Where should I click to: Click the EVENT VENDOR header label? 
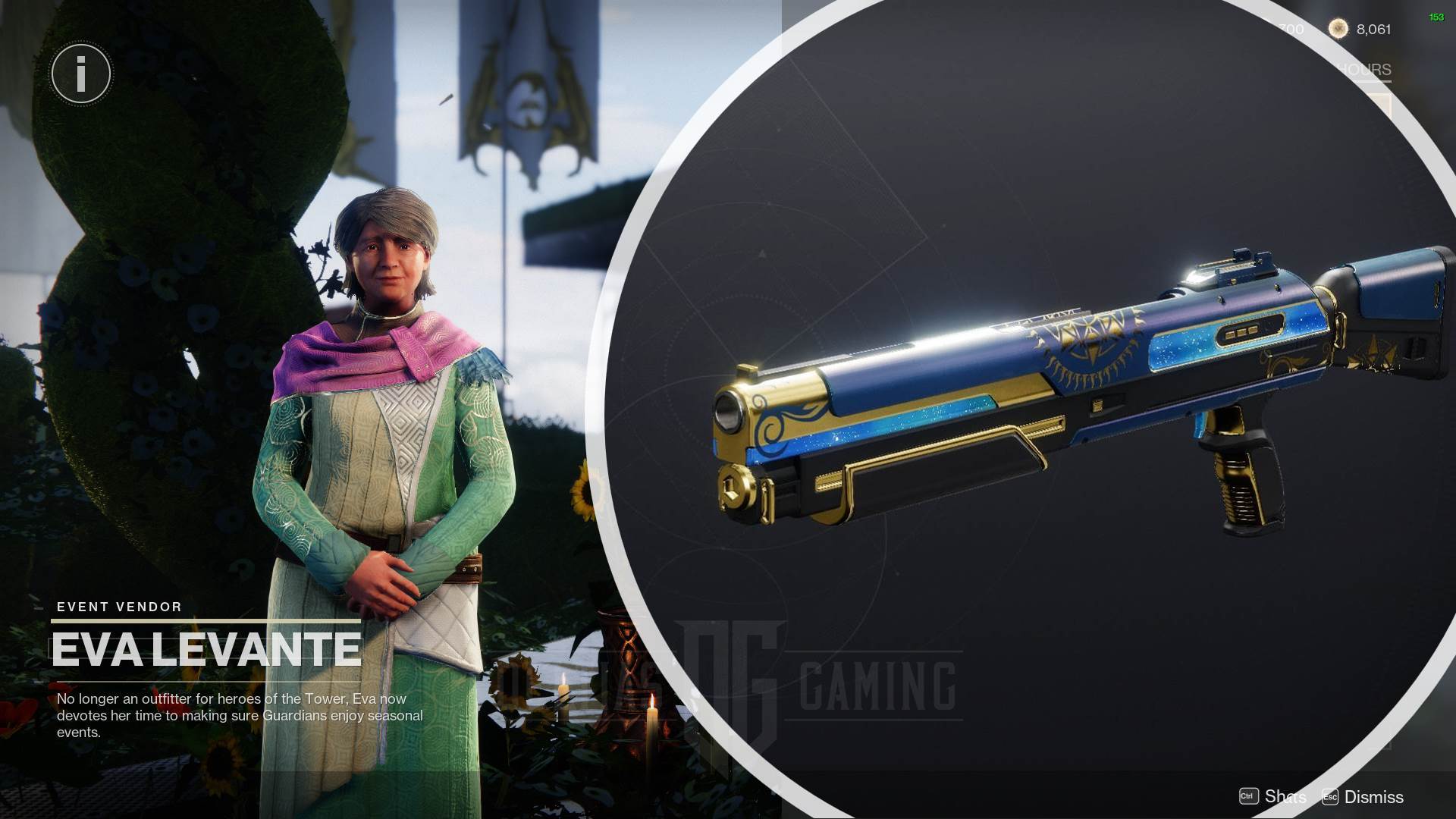118,607
